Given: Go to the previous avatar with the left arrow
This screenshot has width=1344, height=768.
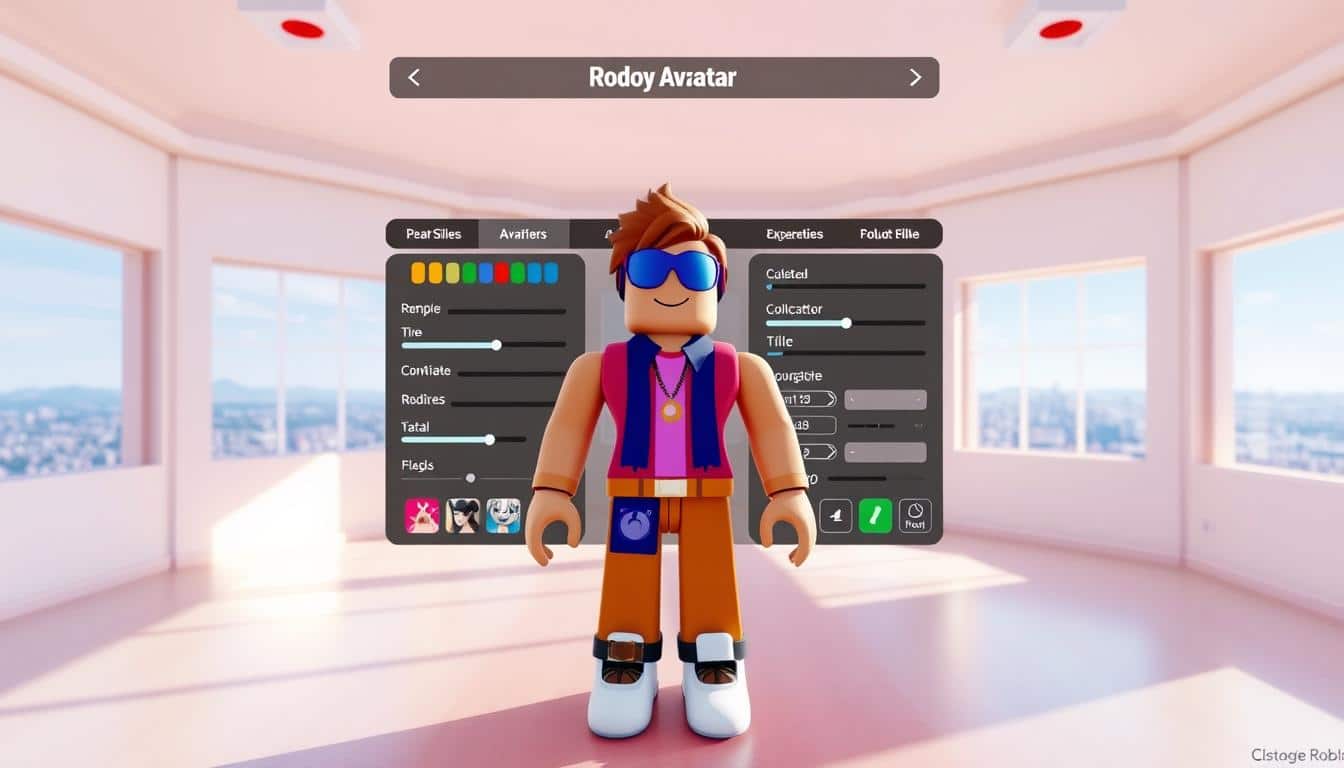Looking at the screenshot, I should (414, 78).
